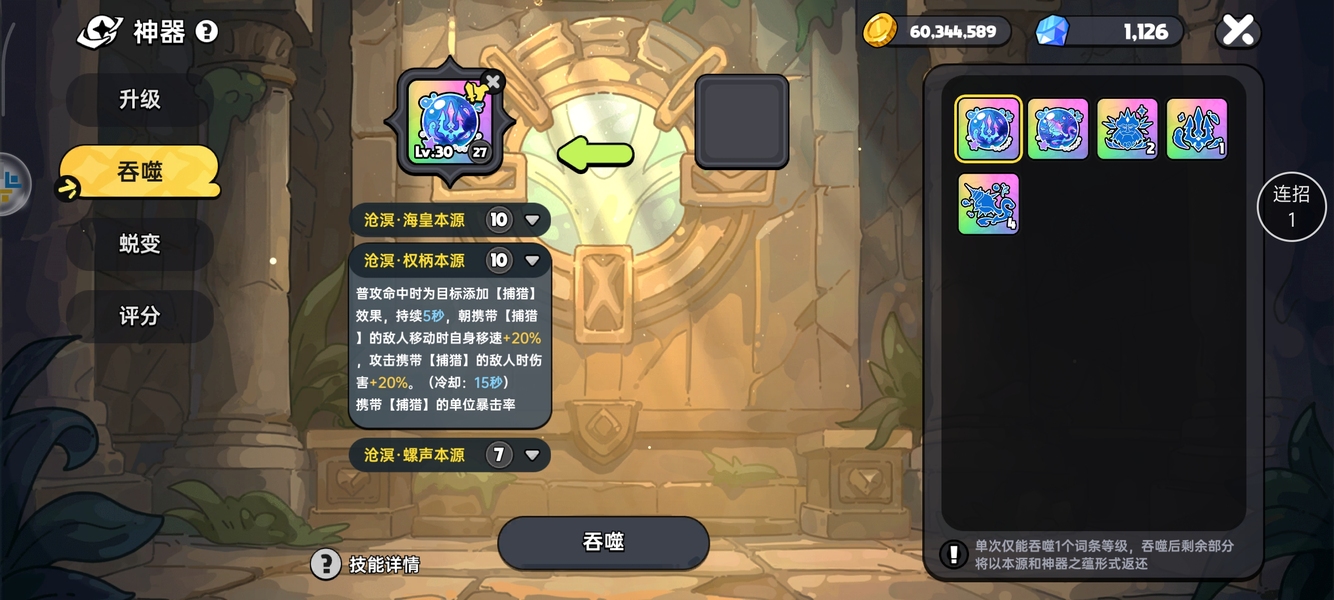This screenshot has height=600, width=1334.
Task: Choose the highlighted trident orb in inventory
Action: (x=988, y=129)
